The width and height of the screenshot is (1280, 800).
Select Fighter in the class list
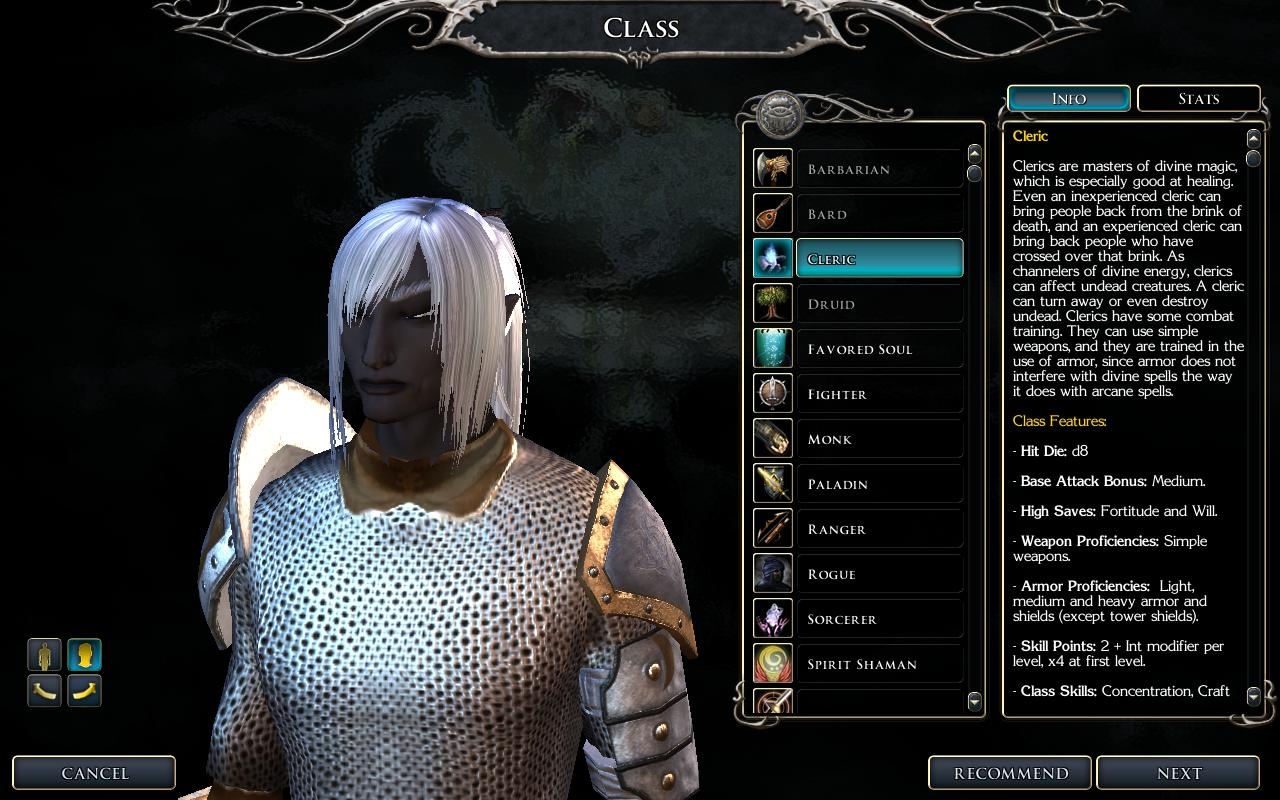878,394
